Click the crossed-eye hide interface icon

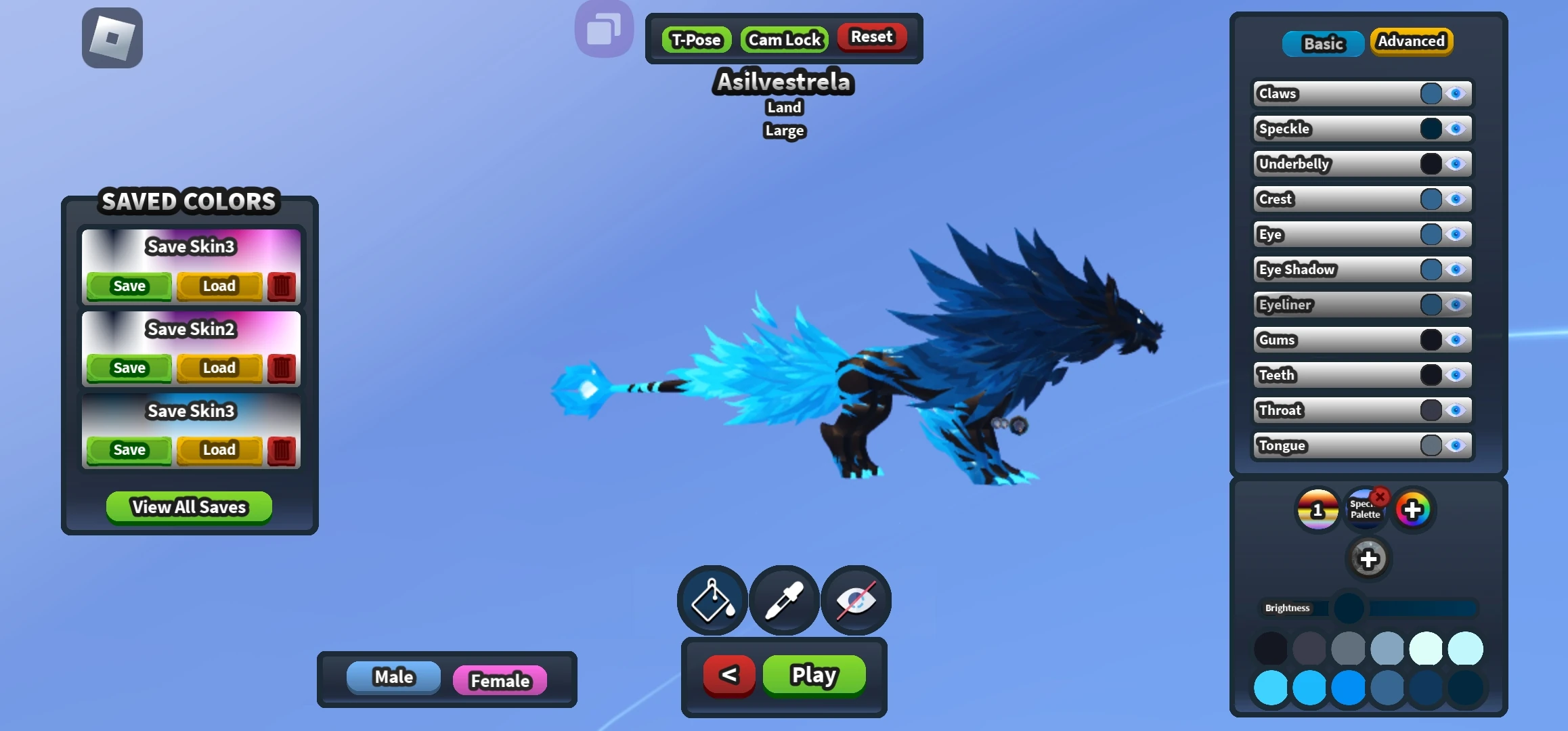(x=856, y=600)
